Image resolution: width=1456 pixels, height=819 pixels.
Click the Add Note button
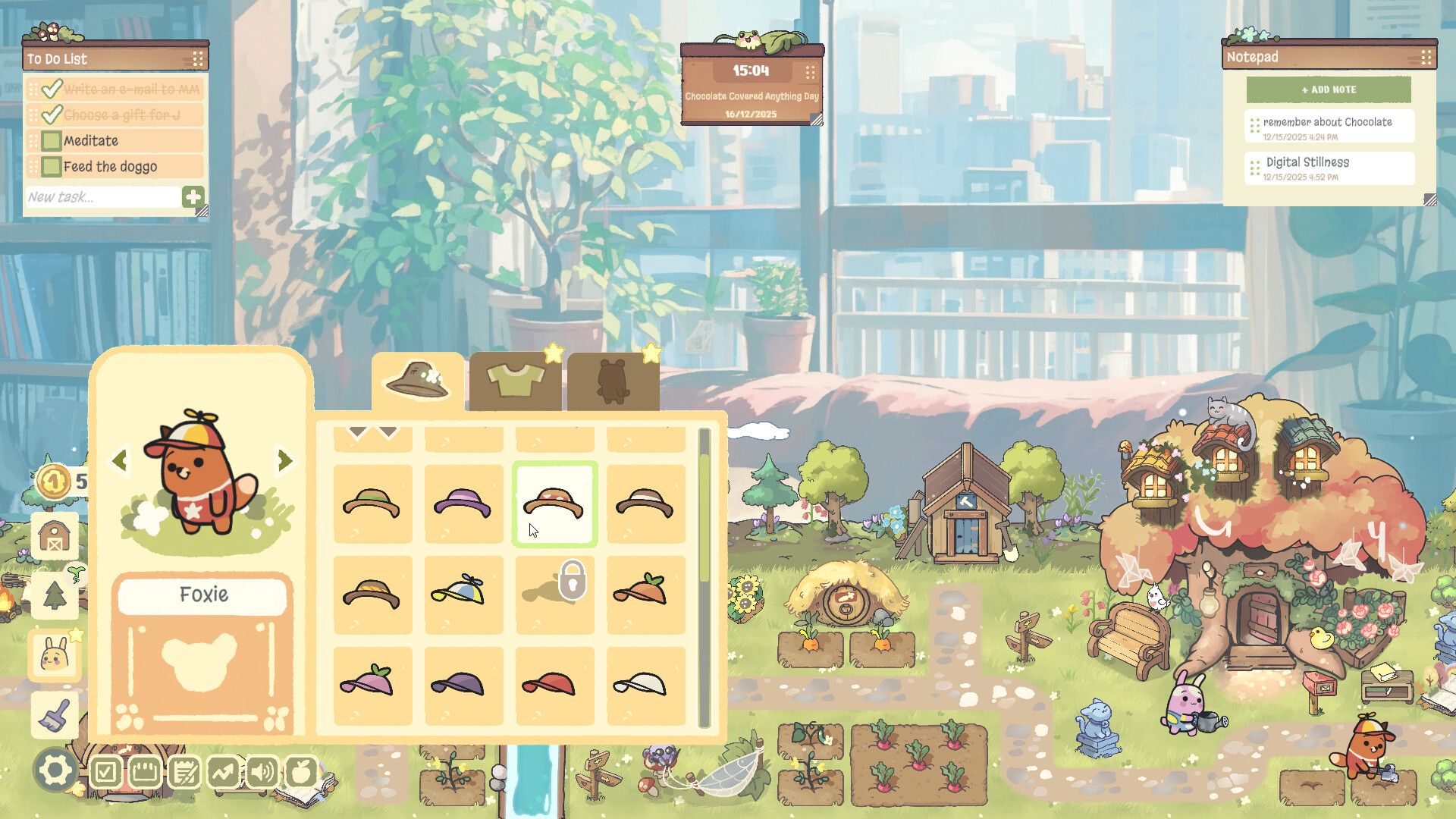point(1329,89)
